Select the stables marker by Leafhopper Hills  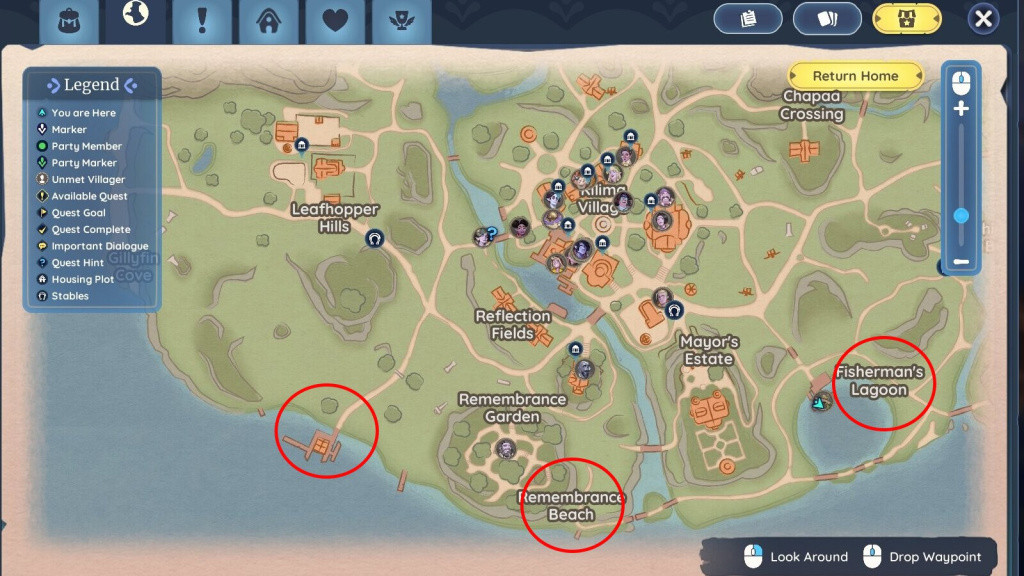pyautogui.click(x=375, y=238)
